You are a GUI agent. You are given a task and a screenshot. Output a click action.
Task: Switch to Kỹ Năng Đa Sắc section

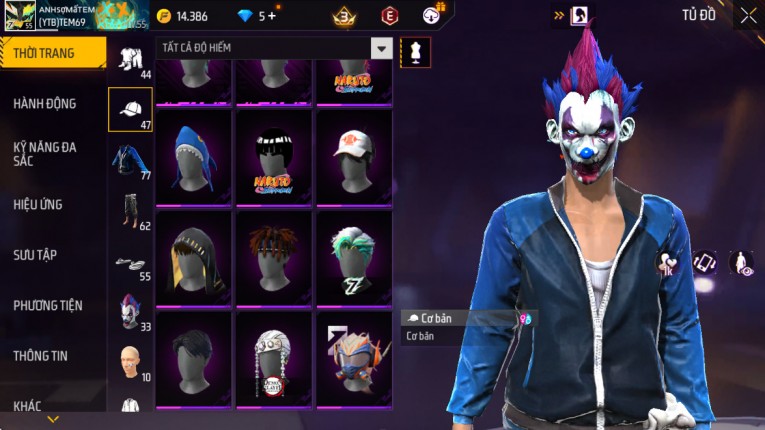click(45, 153)
